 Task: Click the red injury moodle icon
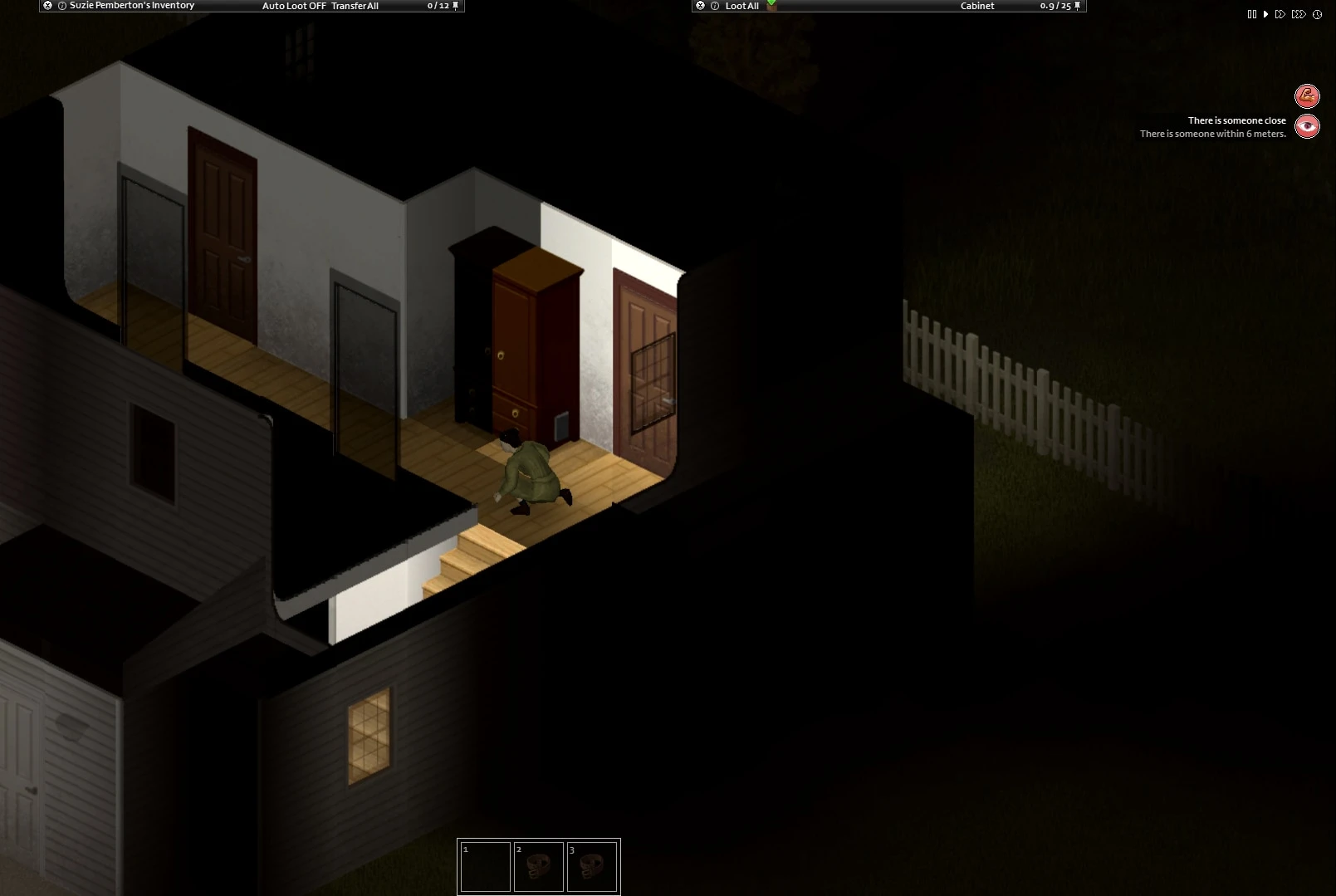1307,96
